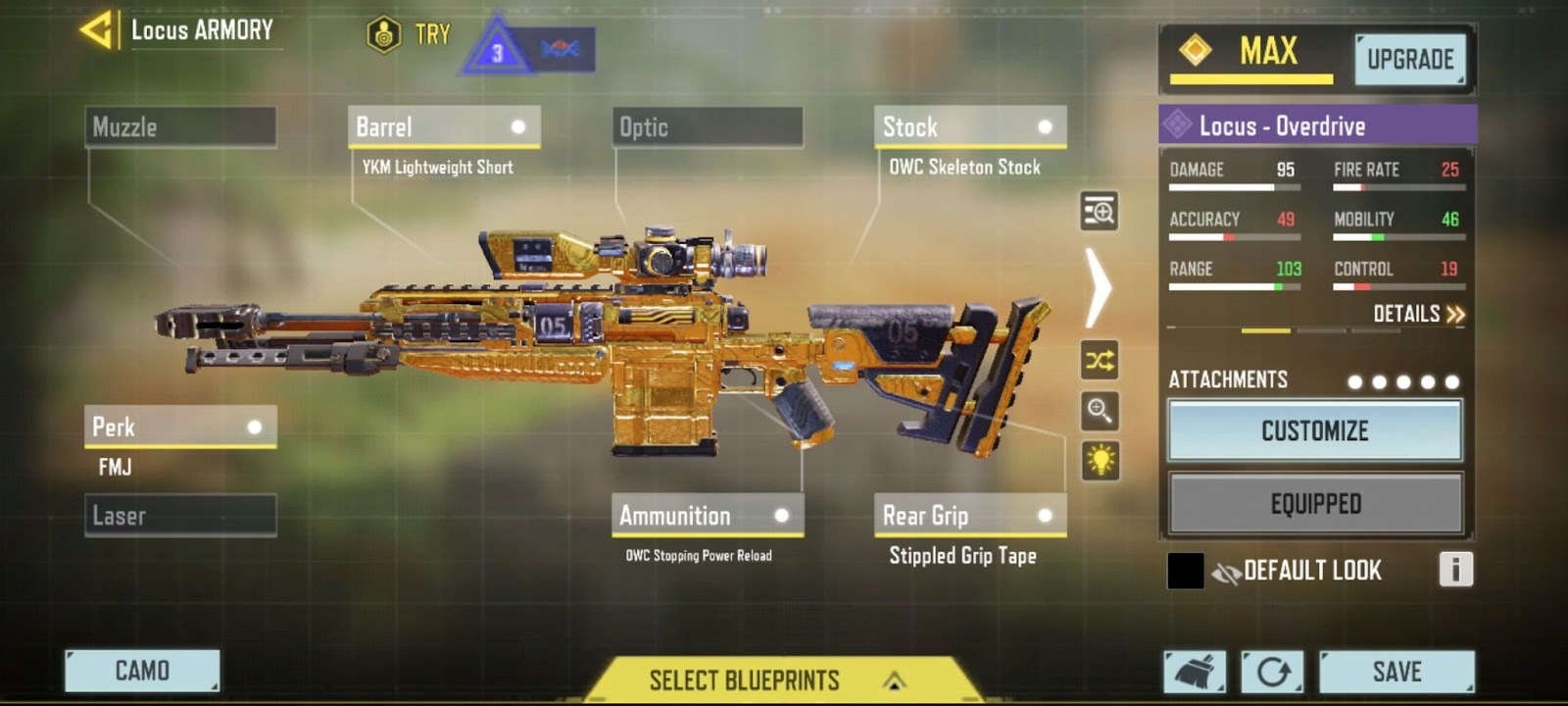Reset attachments with the circular arrow button
Screen dimensions: 1568x706
pyautogui.click(x=1272, y=672)
